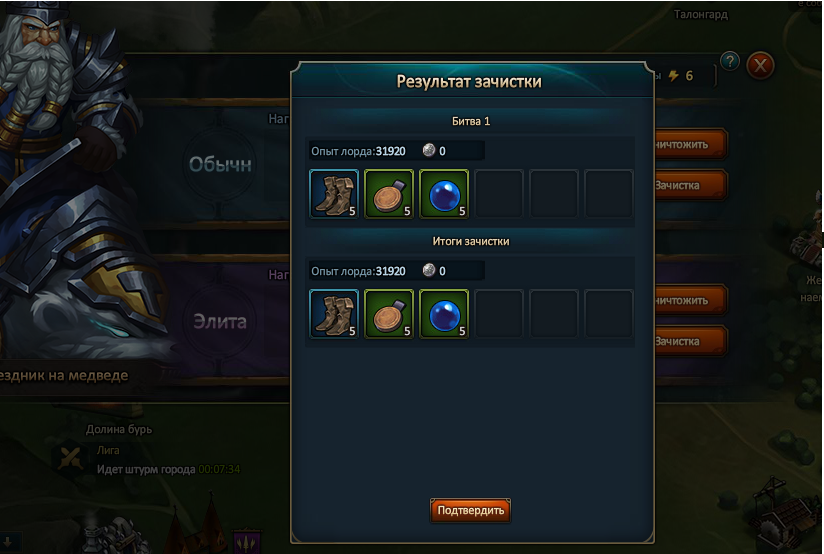Click the bronze medal reward under Битва 1
The height and width of the screenshot is (554, 824).
(x=389, y=193)
